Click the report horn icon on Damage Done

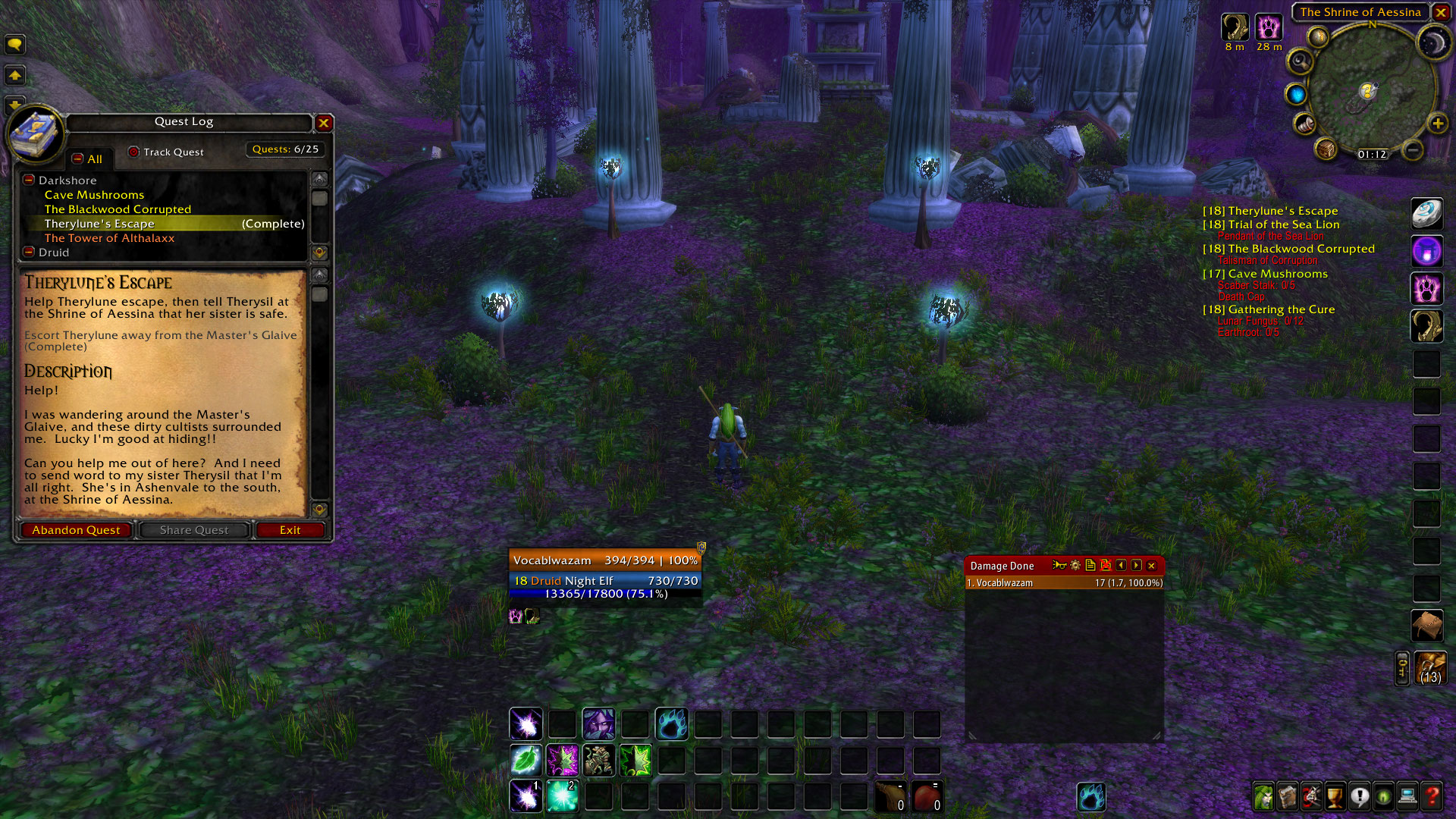click(1059, 565)
